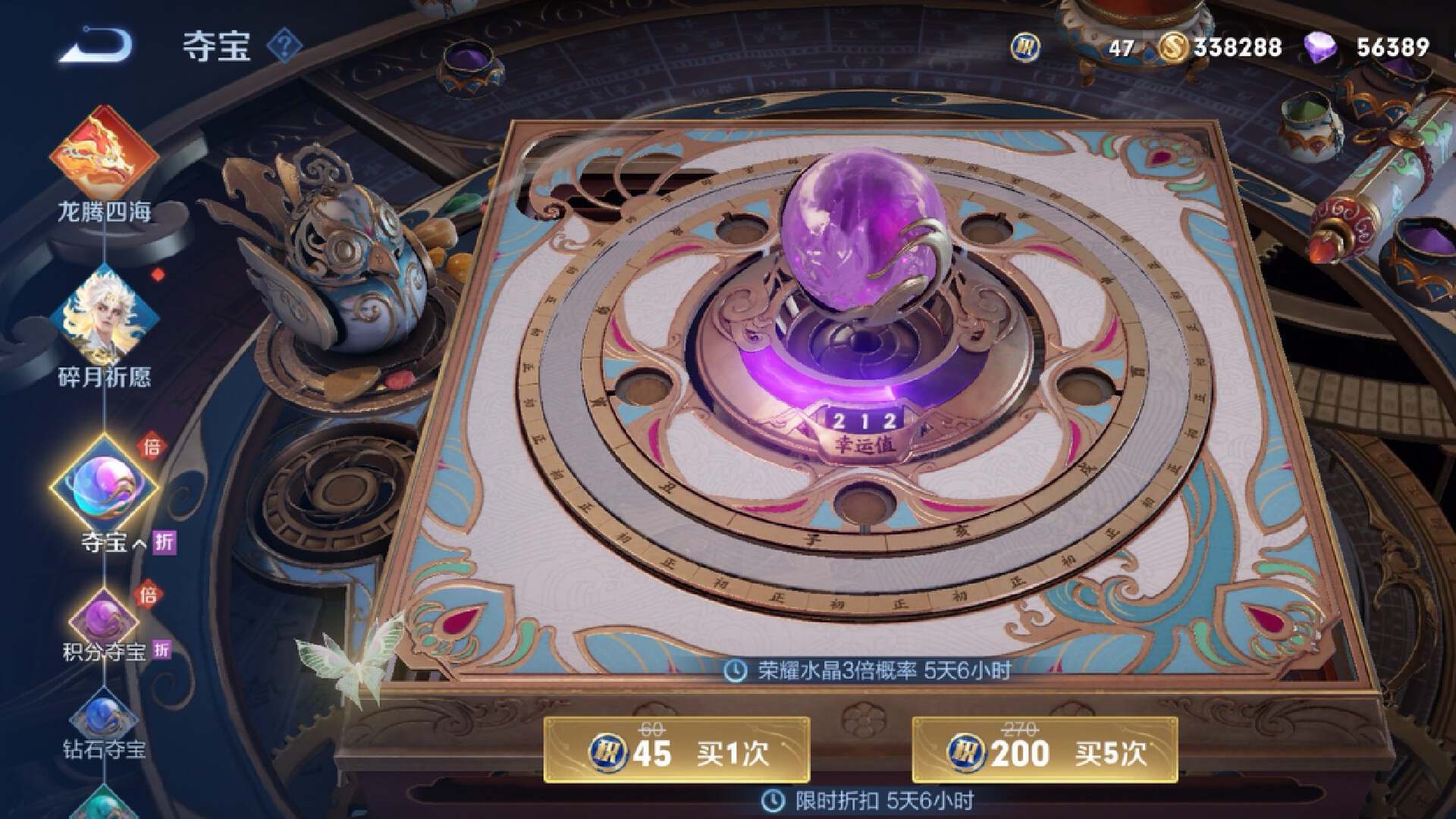This screenshot has width=1456, height=819.
Task: Tap the purple diamond currency icon
Action: [x=1320, y=48]
